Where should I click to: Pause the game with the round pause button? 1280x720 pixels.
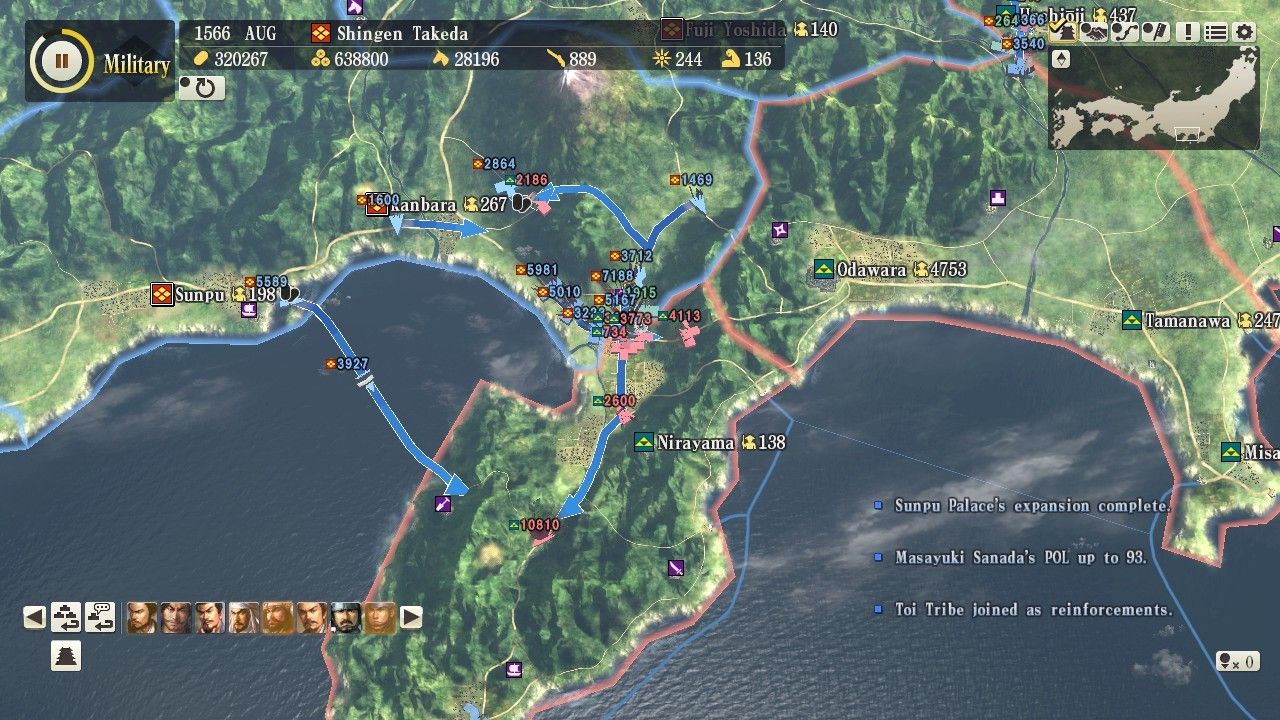click(61, 61)
